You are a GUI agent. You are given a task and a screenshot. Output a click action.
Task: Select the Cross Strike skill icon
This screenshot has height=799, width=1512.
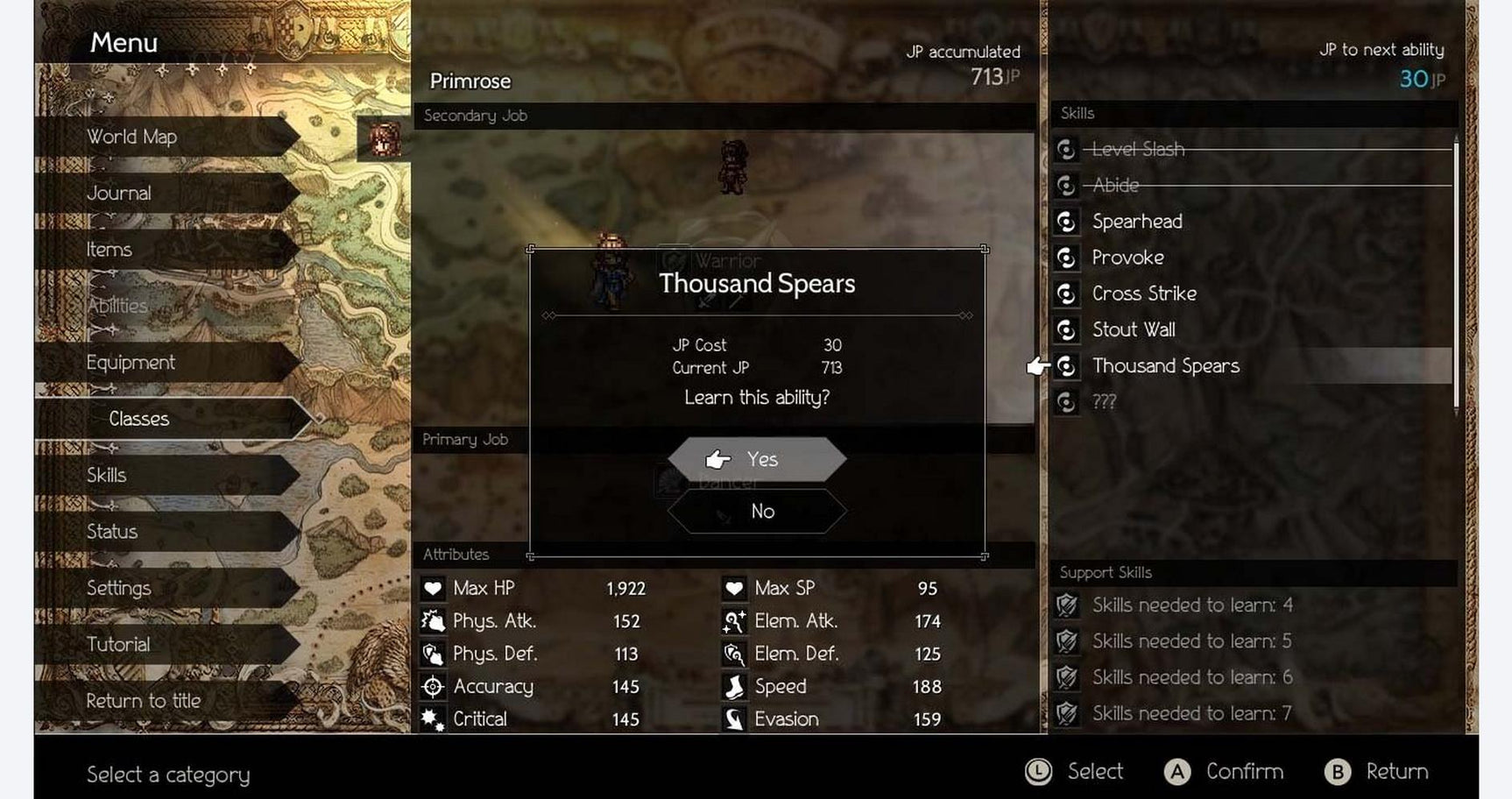[1066, 293]
